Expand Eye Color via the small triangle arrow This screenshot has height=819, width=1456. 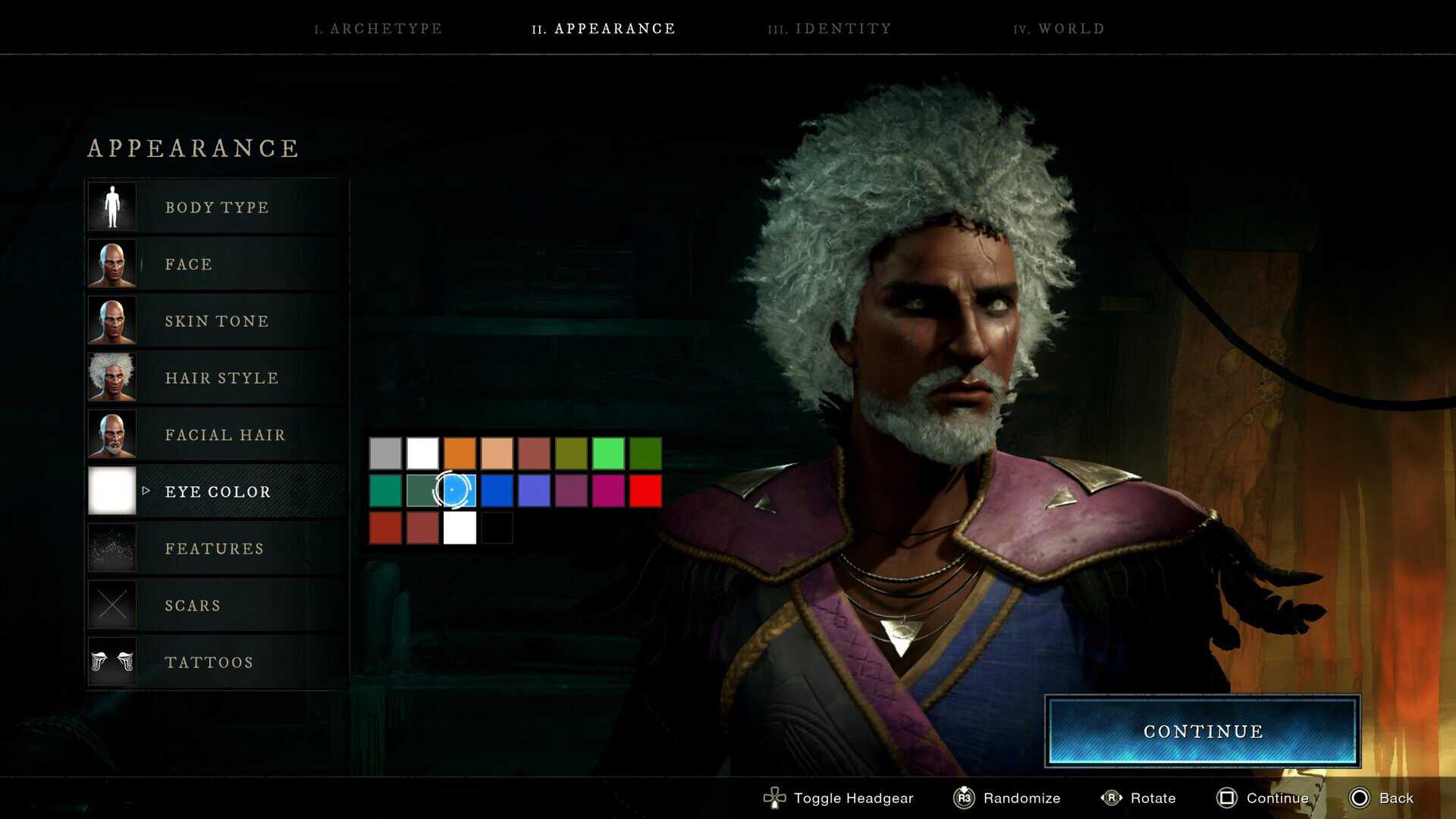(146, 491)
